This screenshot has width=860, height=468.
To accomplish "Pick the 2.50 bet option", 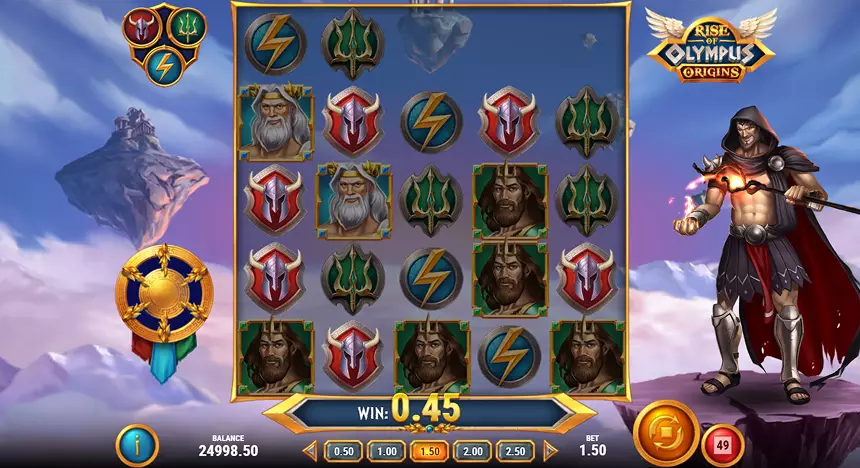I will click(516, 451).
